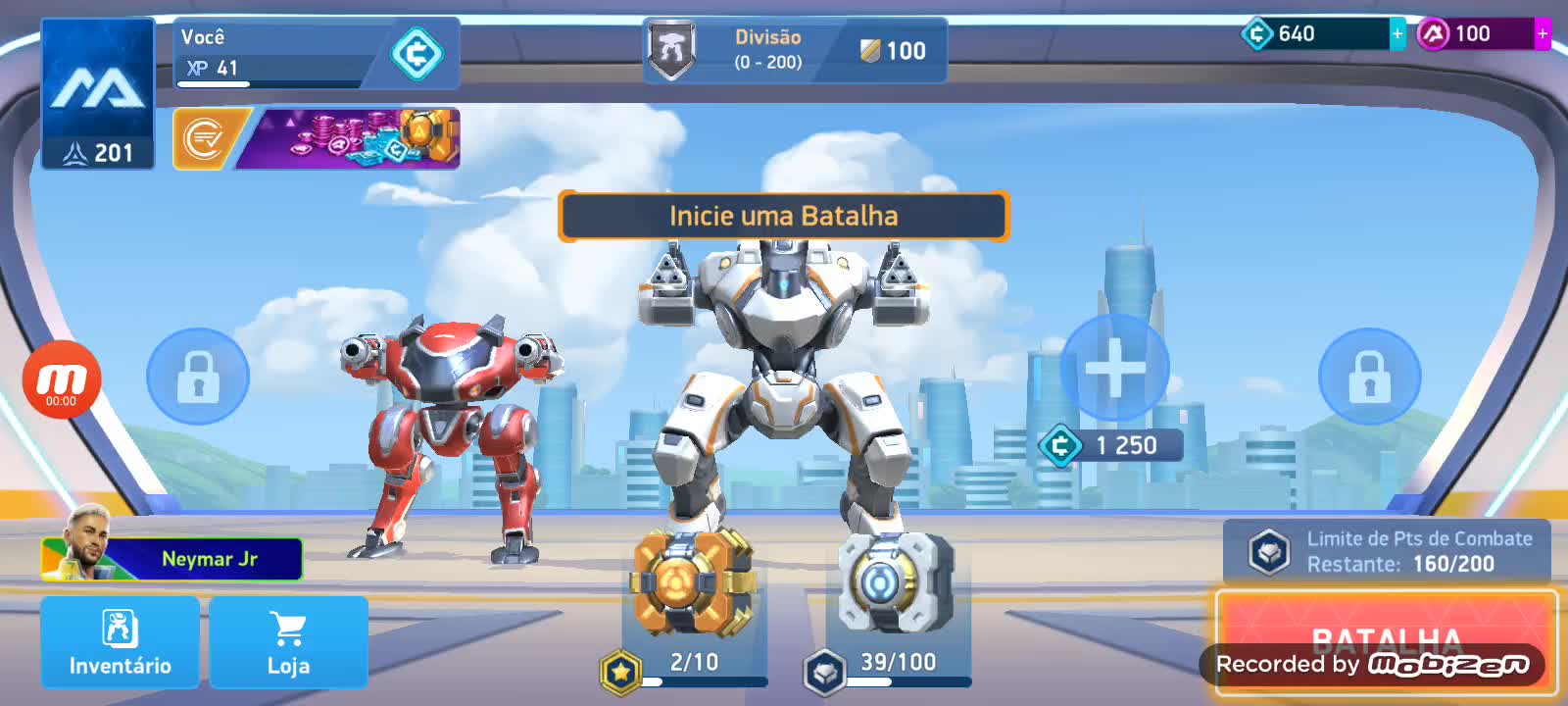
Task: Tap the right locked mech slot
Action: click(x=1368, y=378)
